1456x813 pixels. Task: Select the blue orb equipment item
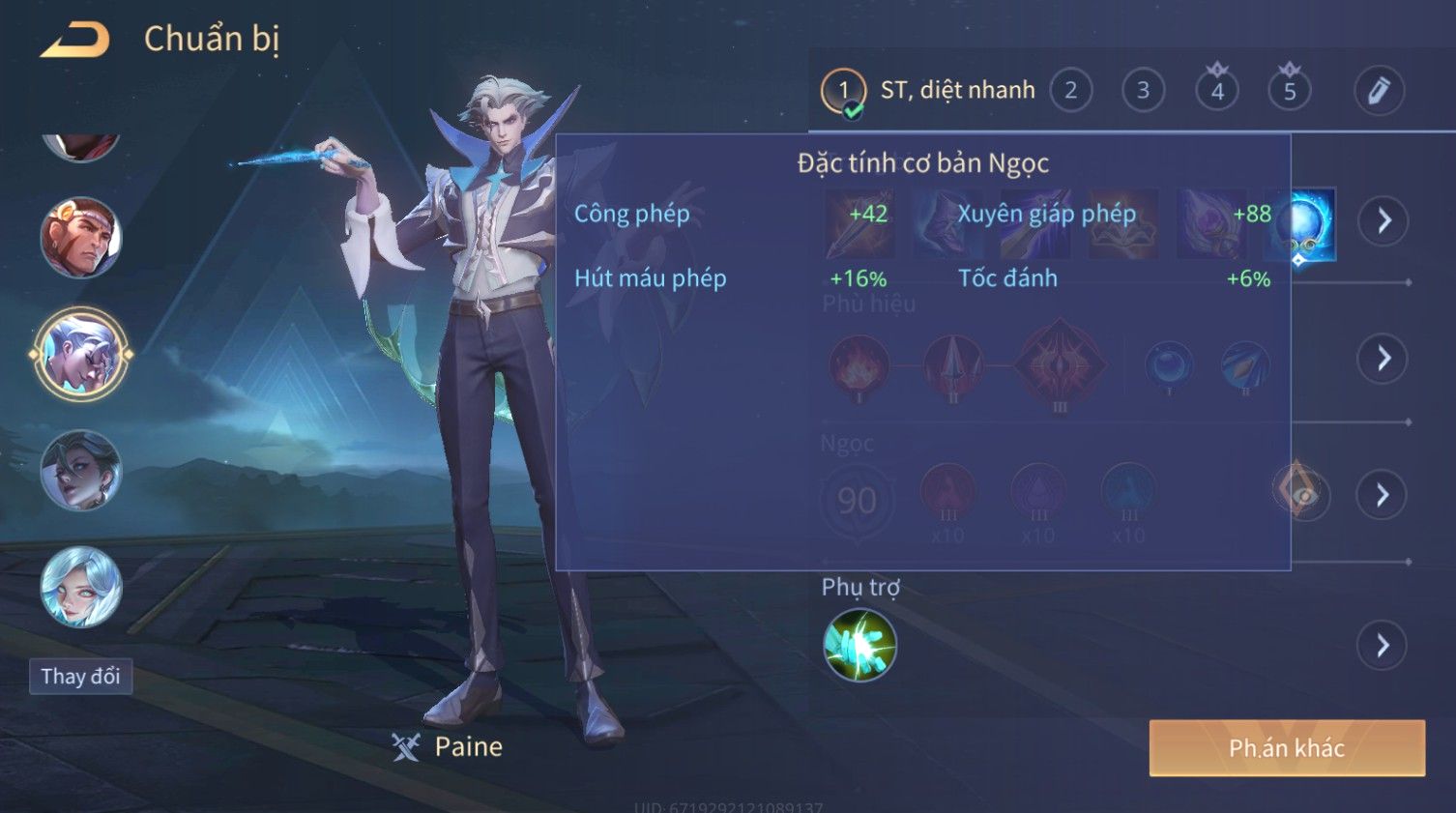point(1304,224)
